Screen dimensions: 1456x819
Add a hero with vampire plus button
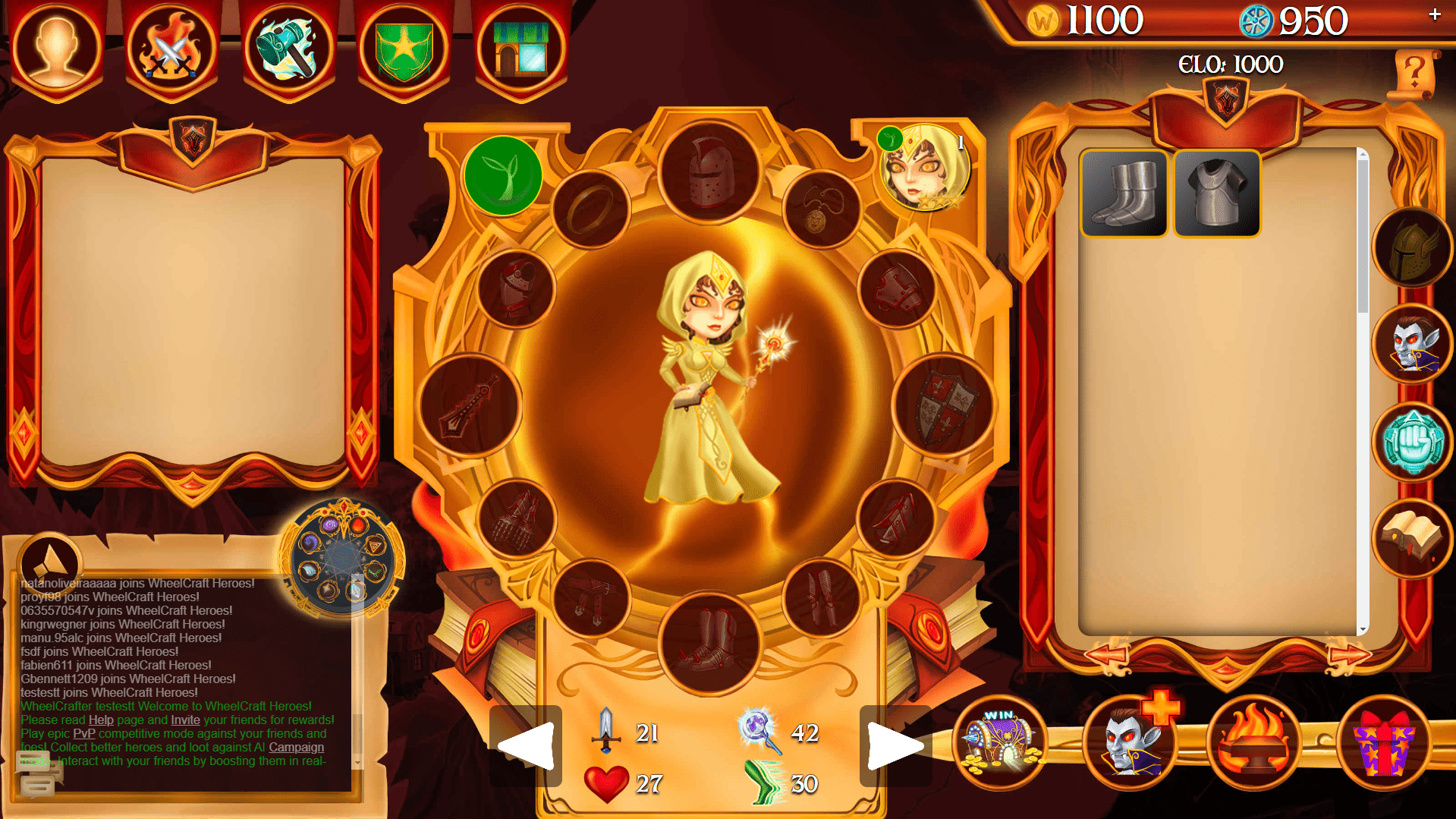coord(1131,741)
